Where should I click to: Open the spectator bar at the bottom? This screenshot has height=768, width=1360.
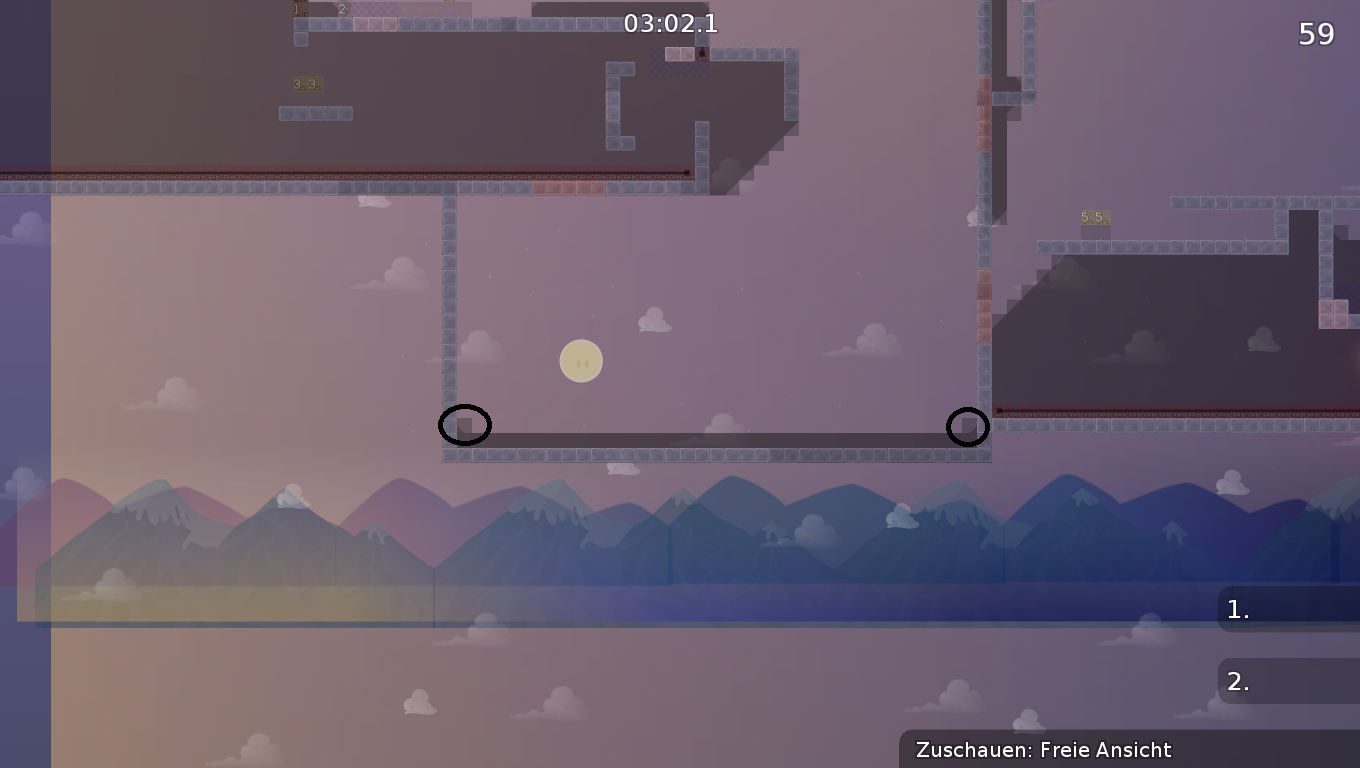pos(1130,749)
